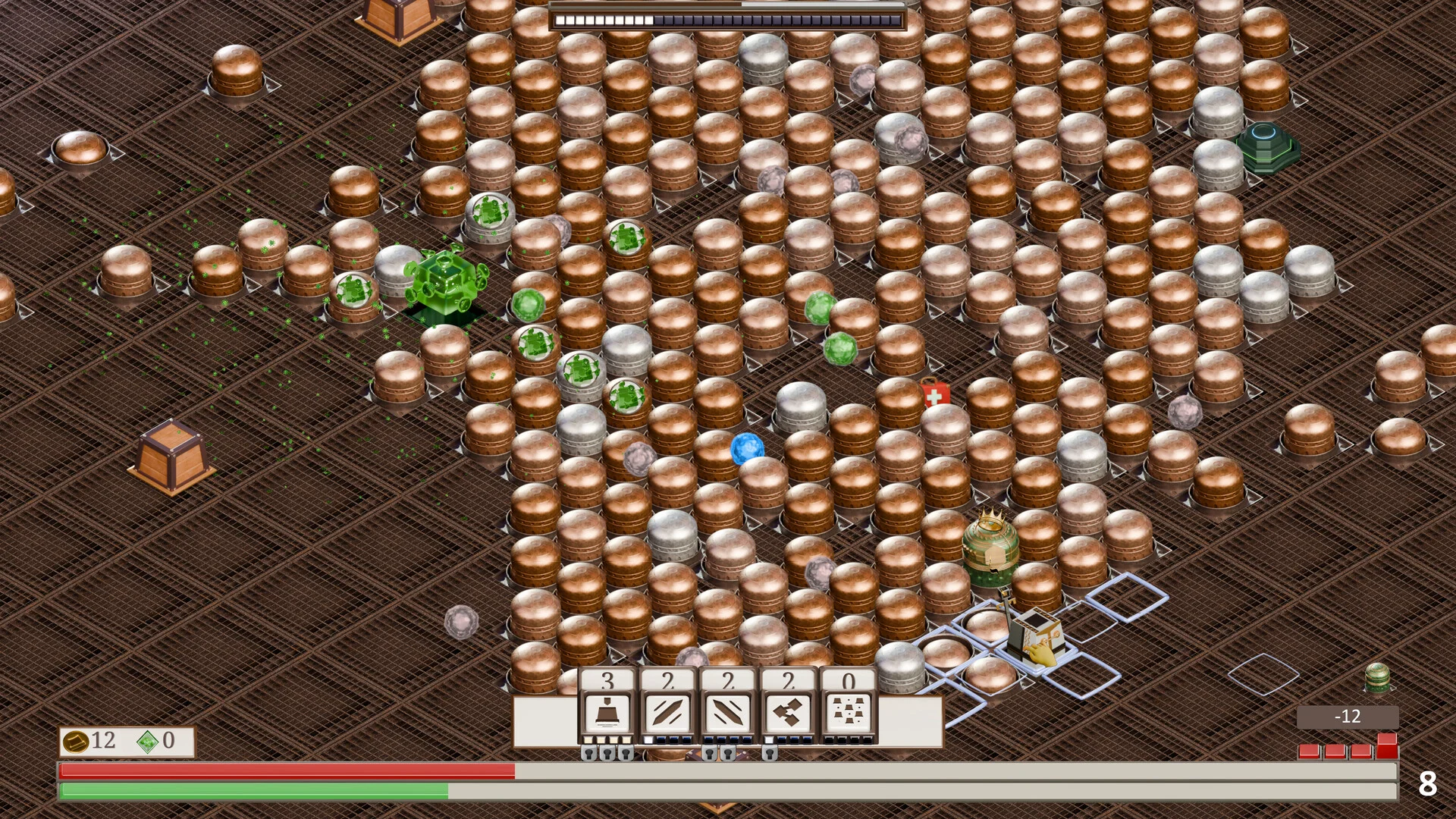
Task: Select the single-block drop ability
Action: (x=607, y=713)
